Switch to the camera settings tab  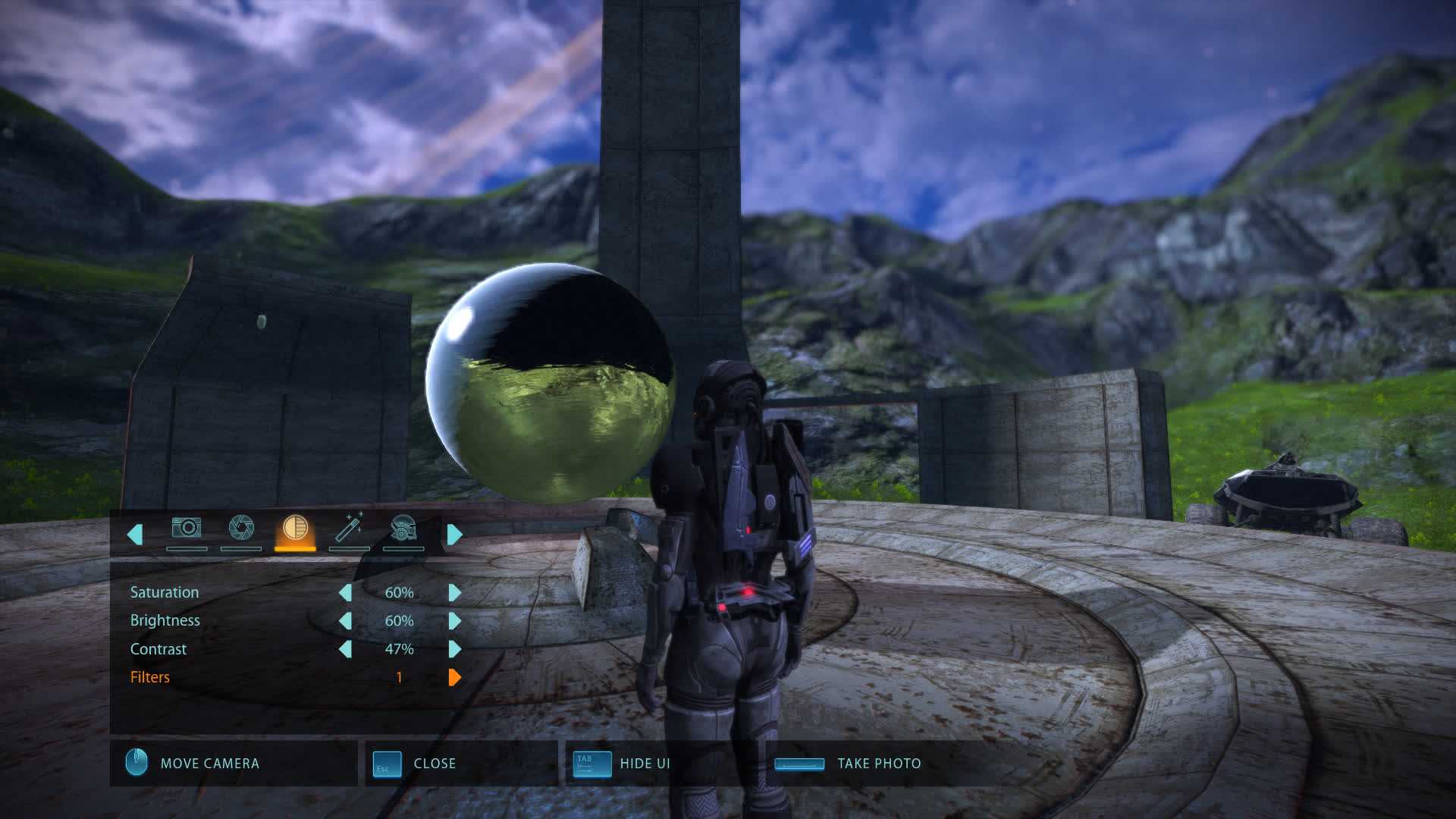pos(186,529)
